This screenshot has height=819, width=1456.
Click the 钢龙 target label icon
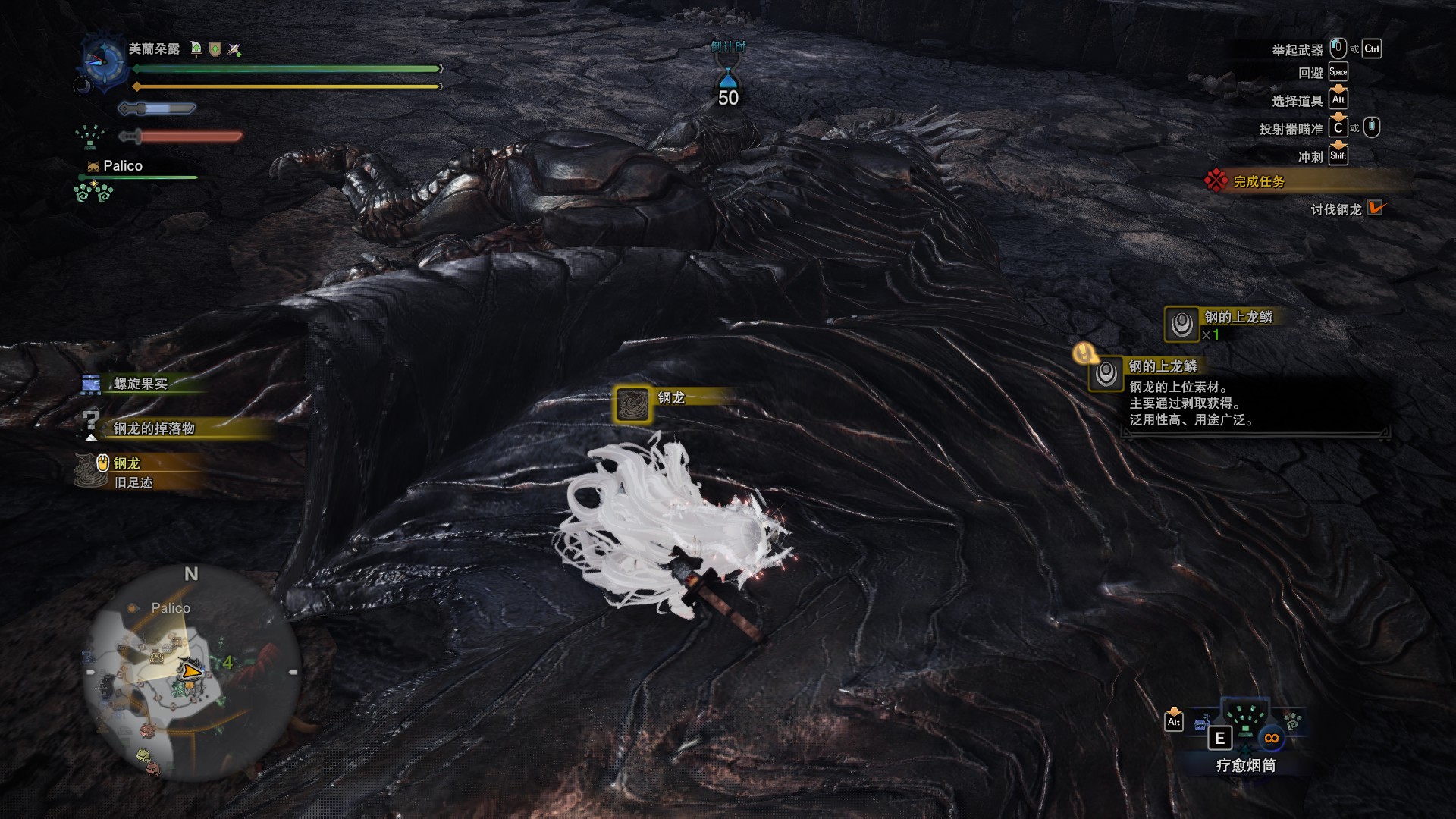[632, 403]
